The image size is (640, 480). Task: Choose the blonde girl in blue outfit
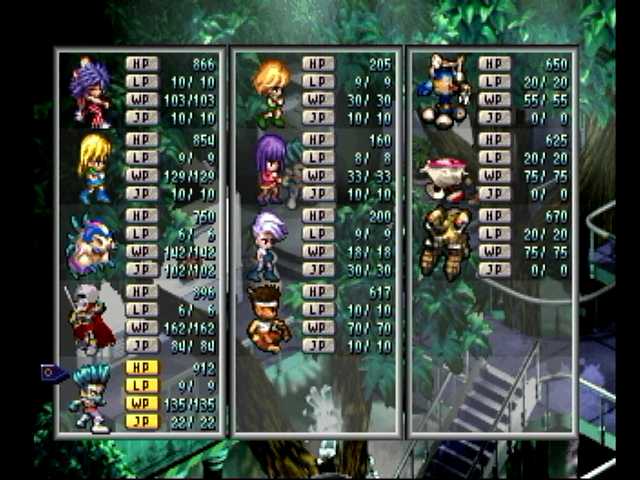(x=94, y=167)
